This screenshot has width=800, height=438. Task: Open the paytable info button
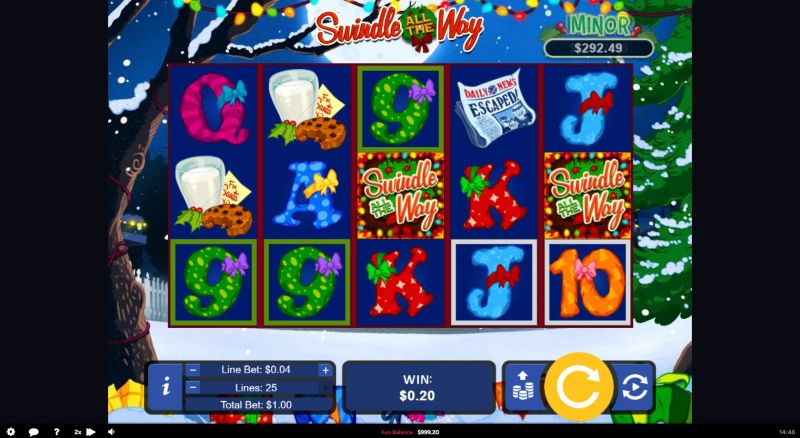[163, 388]
